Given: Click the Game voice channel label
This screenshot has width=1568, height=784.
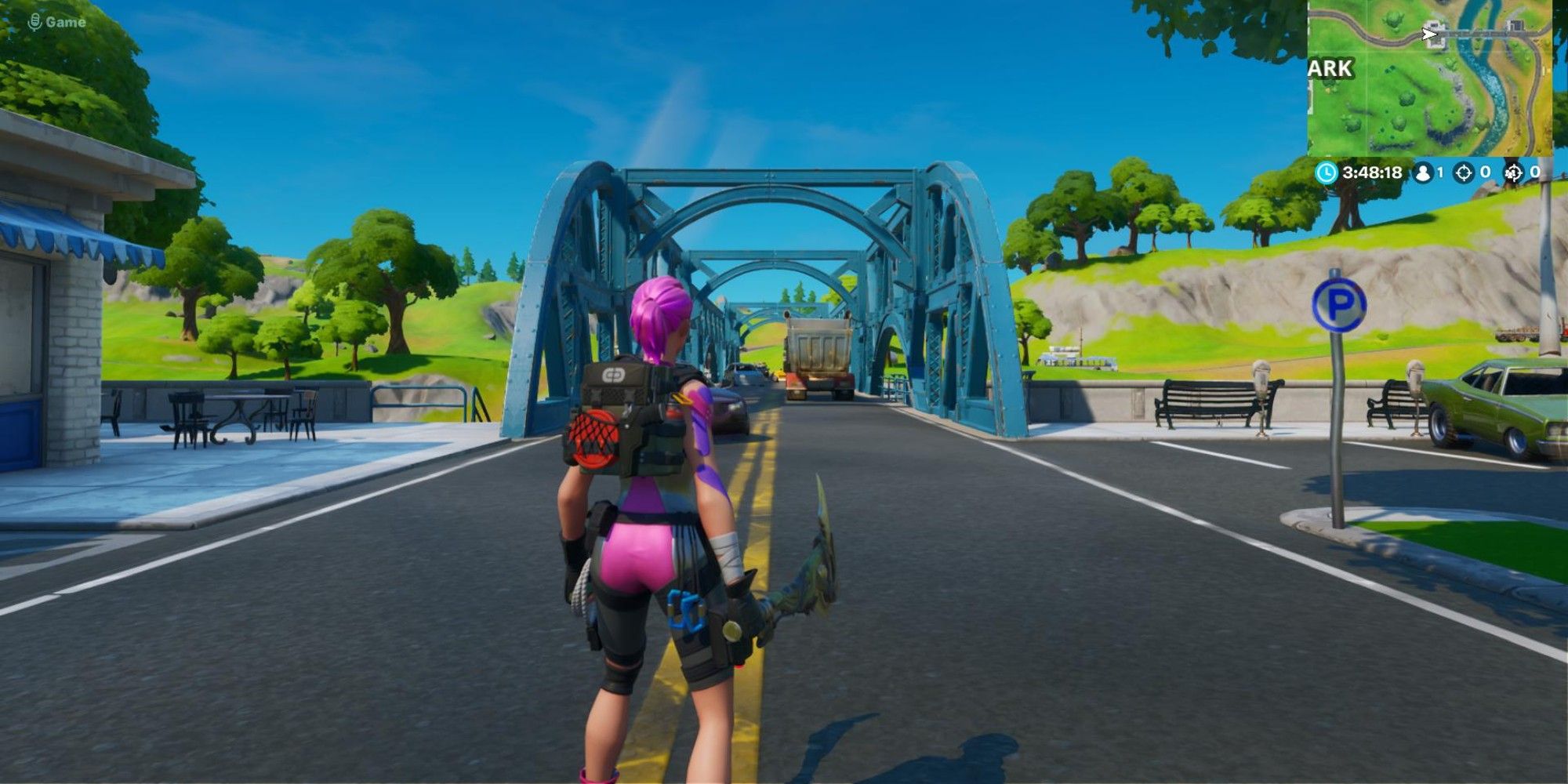Looking at the screenshot, I should coord(67,22).
